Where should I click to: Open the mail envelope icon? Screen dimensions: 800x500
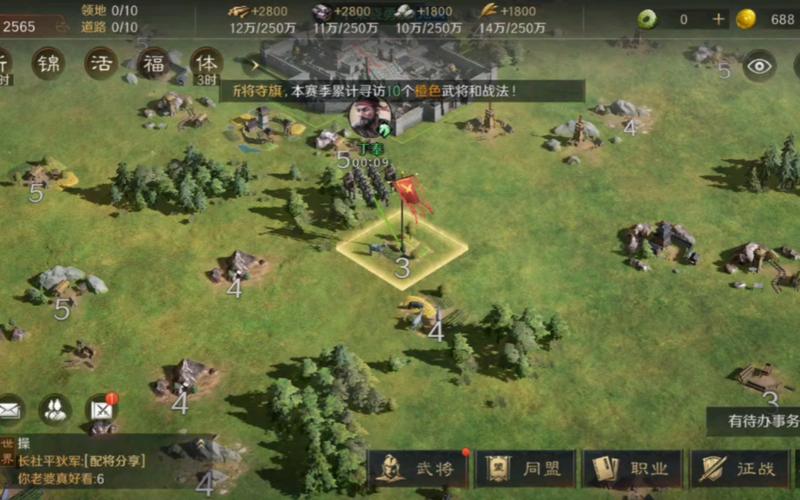9,408
